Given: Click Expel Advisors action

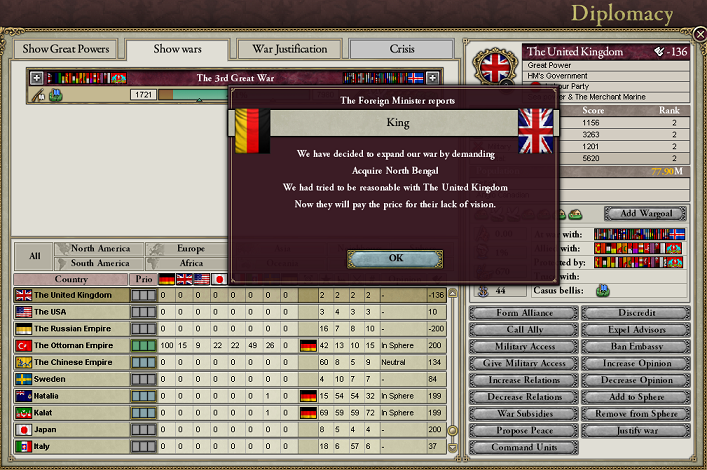Looking at the screenshot, I should (636, 330).
